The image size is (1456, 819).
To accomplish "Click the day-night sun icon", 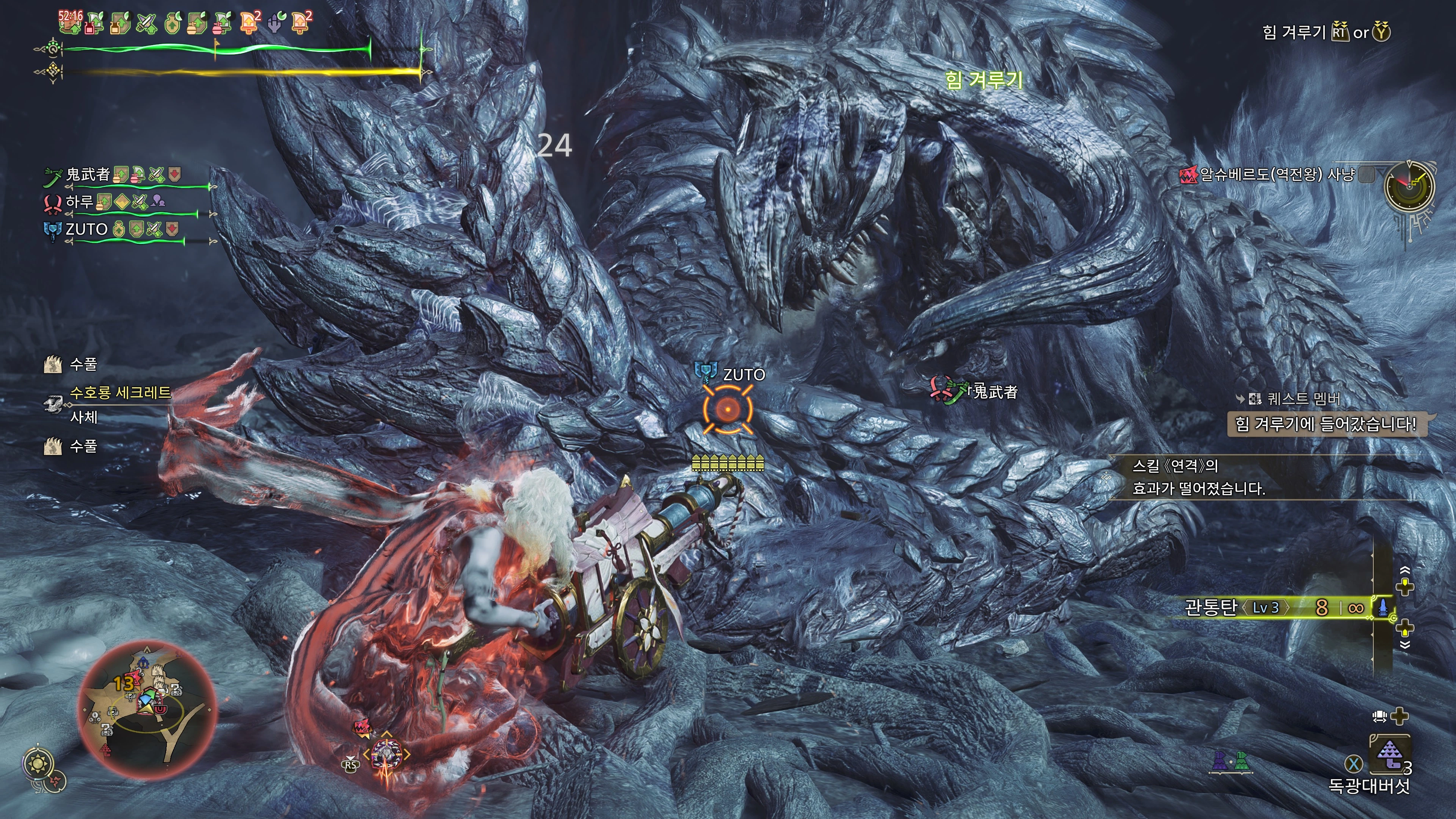I will click(x=38, y=764).
